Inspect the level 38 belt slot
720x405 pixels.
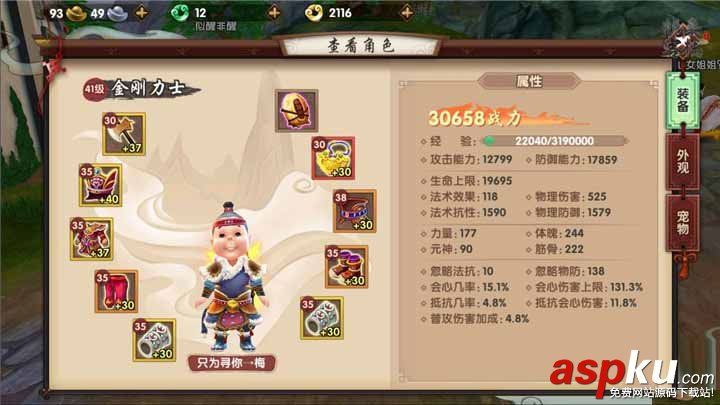click(354, 211)
